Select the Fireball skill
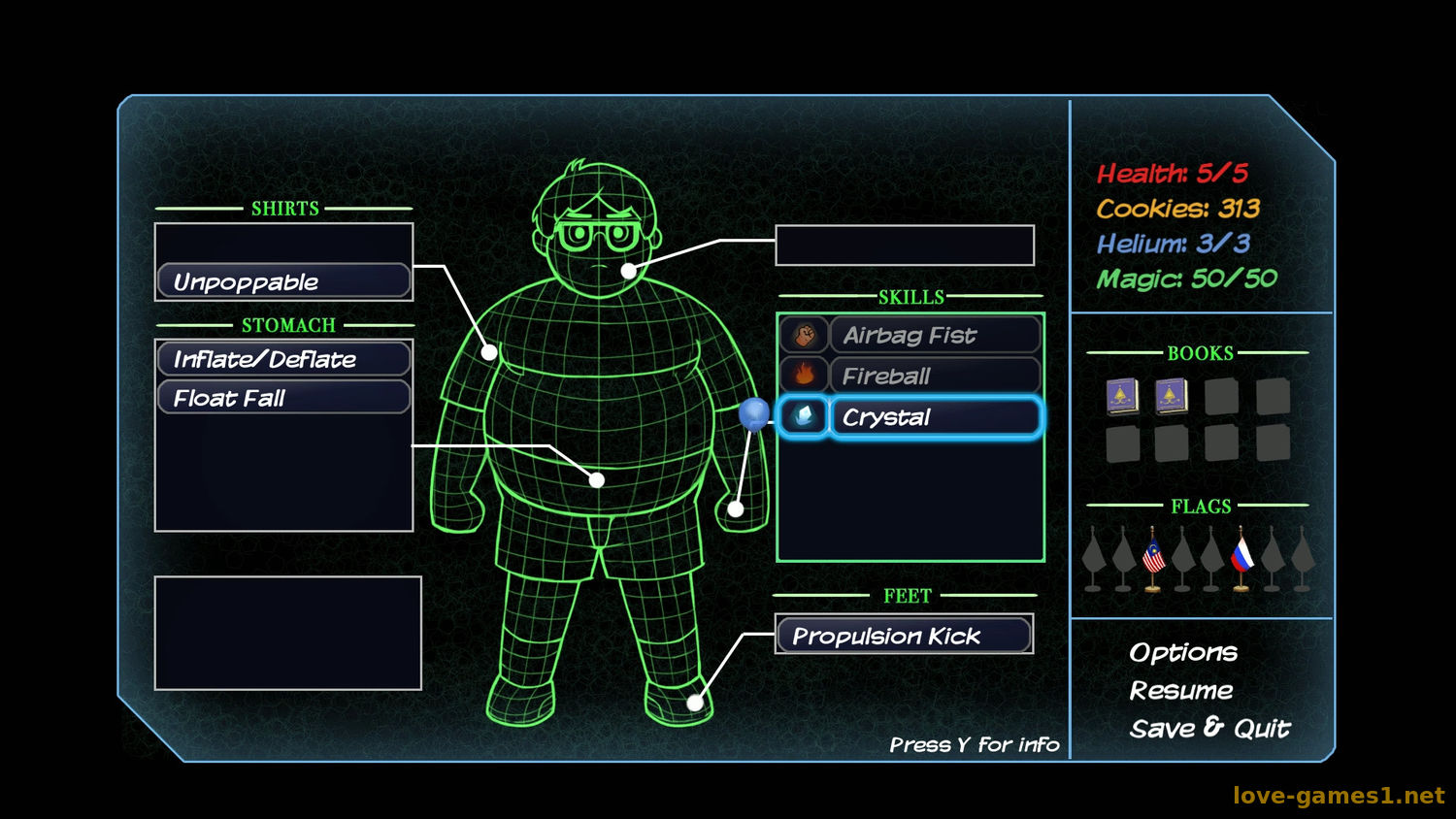 point(934,377)
